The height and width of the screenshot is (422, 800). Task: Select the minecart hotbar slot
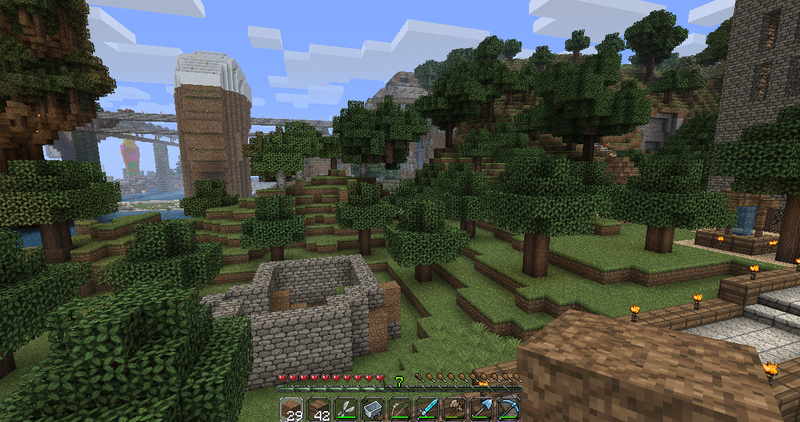(x=373, y=409)
